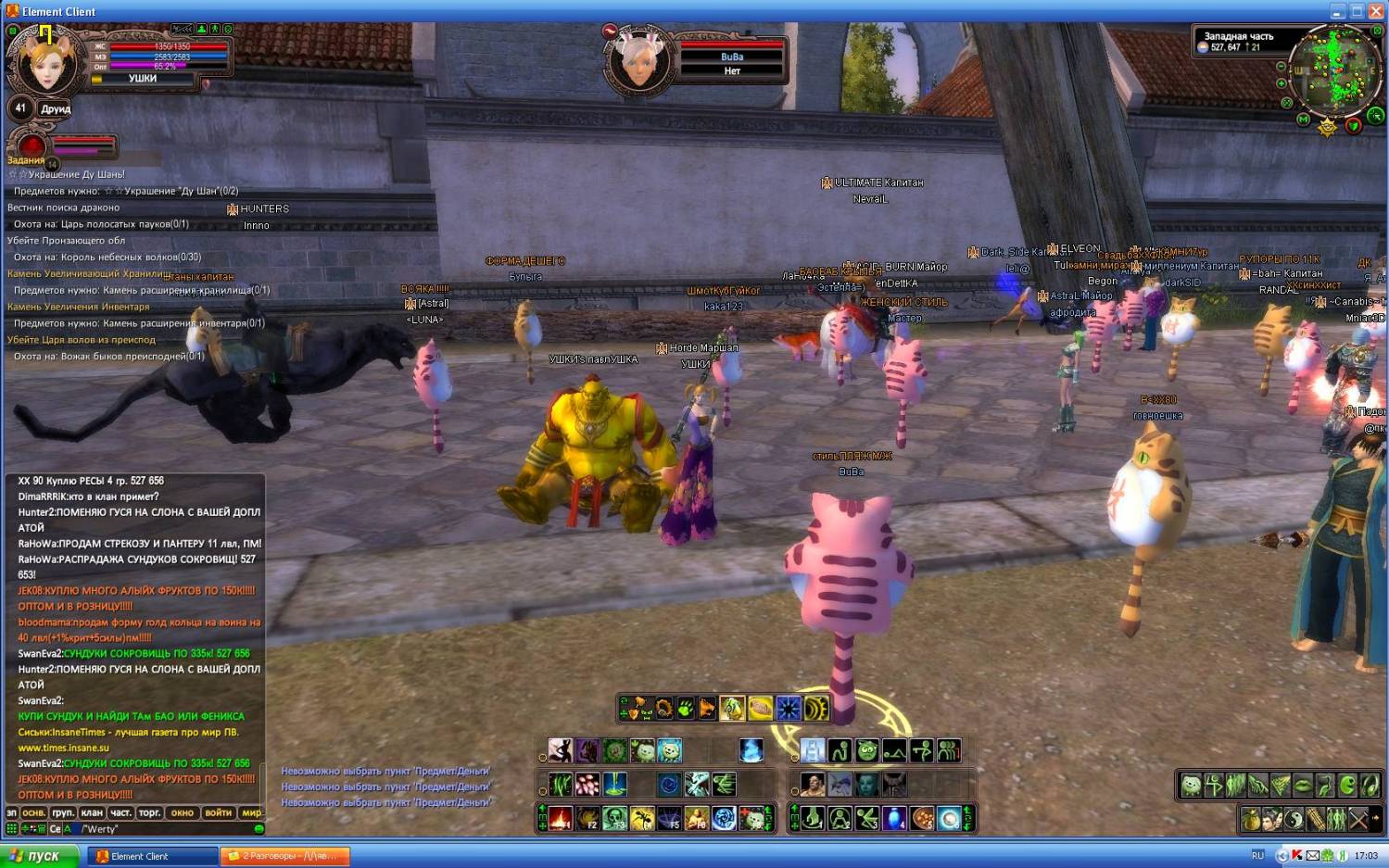Select the "груп." chat tab
This screenshot has height=868, width=1389.
tap(63, 812)
